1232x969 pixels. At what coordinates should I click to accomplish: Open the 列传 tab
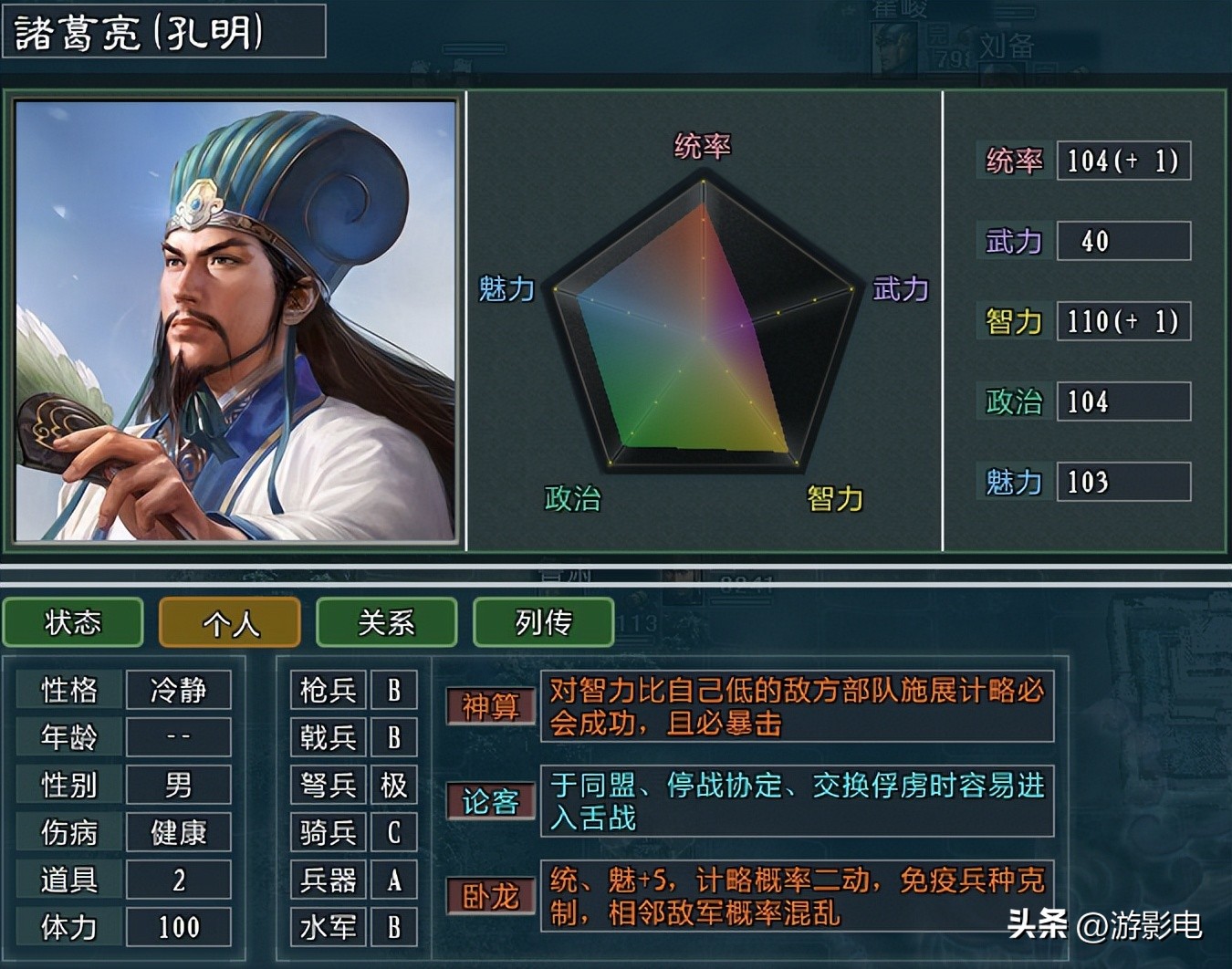point(543,622)
